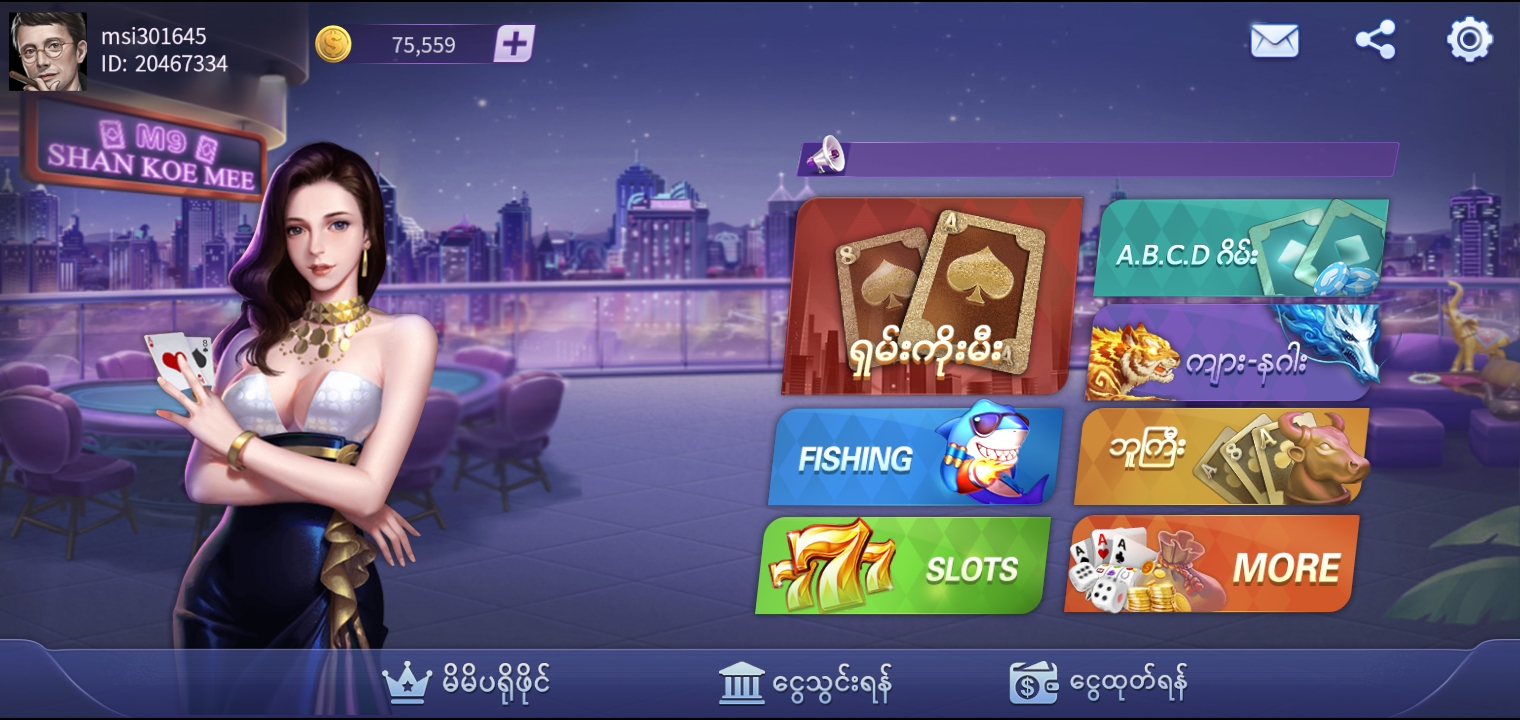This screenshot has width=1520, height=720.
Task: Play the 777 SLOTS game
Action: coord(904,566)
